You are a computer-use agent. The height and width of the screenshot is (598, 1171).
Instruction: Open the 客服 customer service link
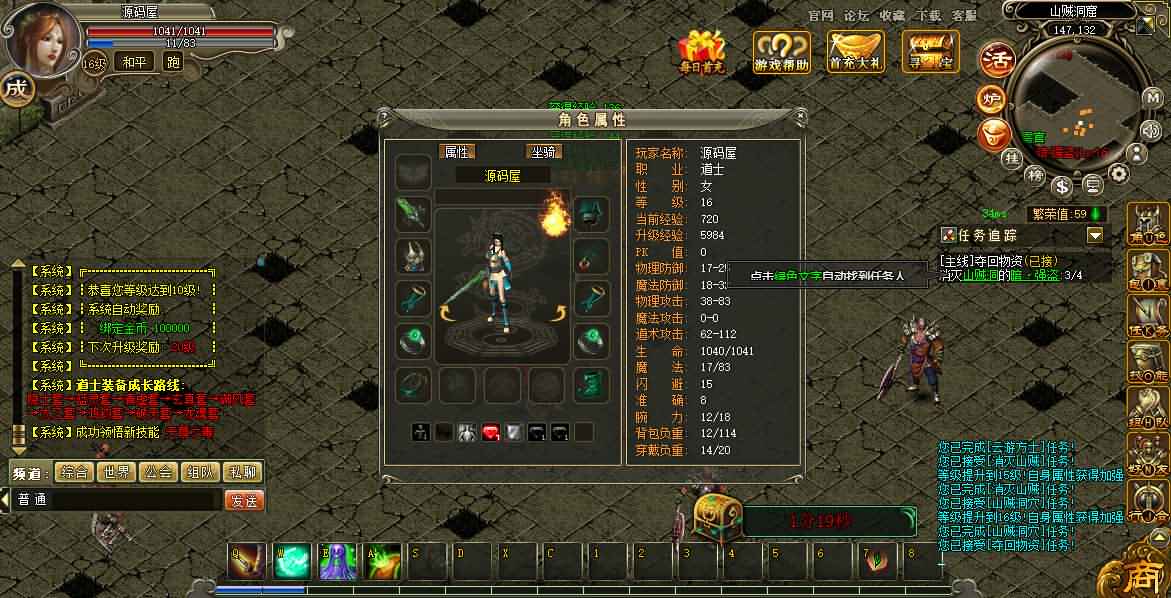coord(964,16)
